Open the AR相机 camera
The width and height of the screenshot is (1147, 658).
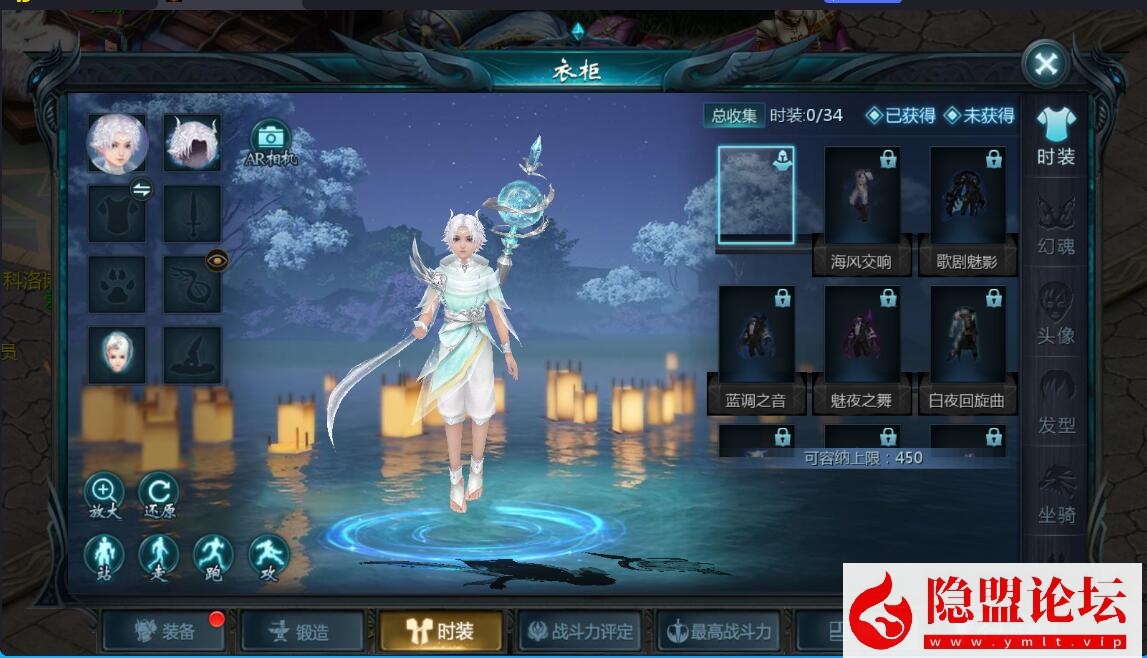point(269,140)
